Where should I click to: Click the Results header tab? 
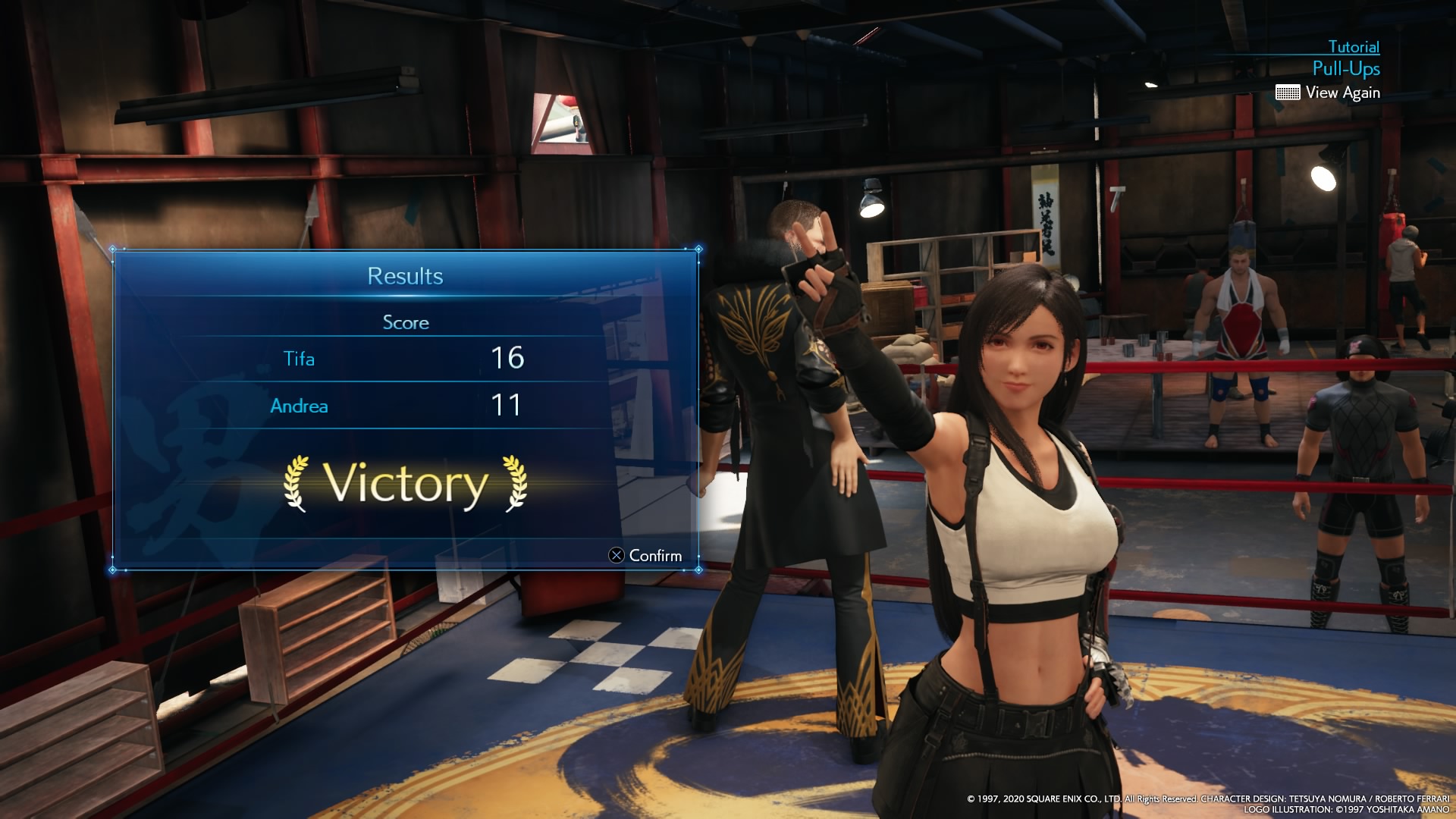tap(405, 277)
